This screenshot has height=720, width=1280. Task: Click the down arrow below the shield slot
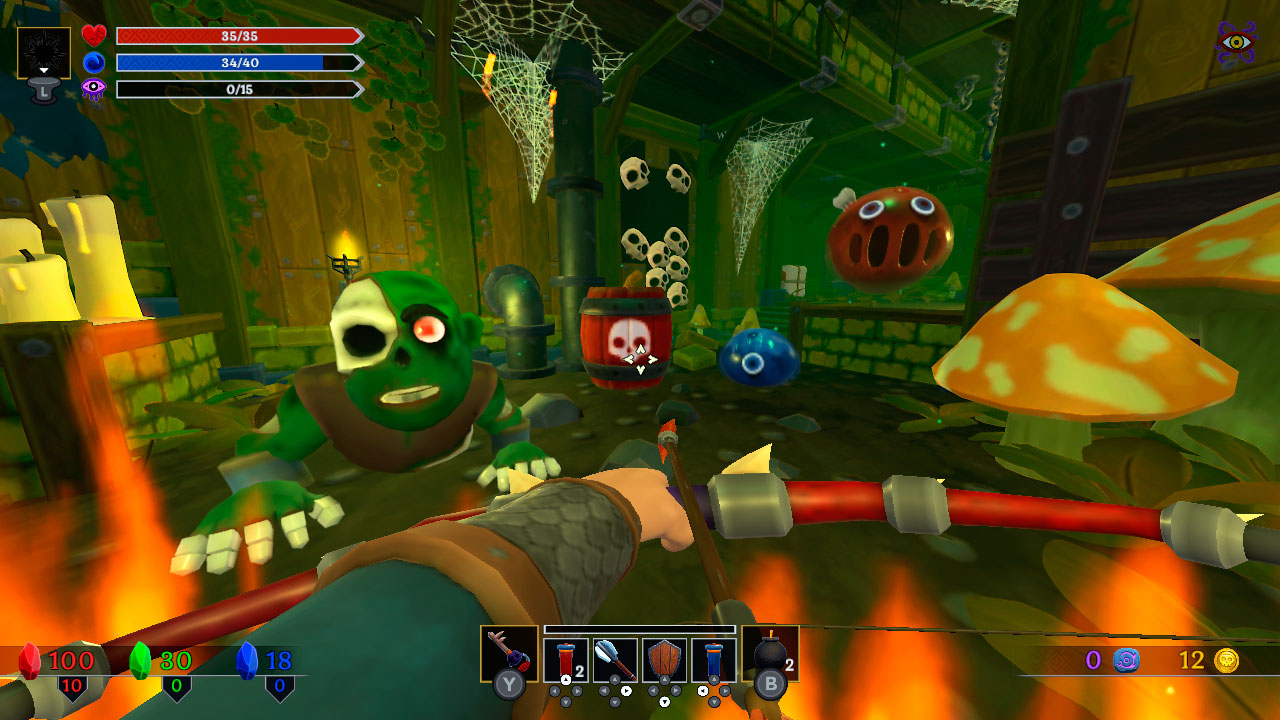point(665,700)
